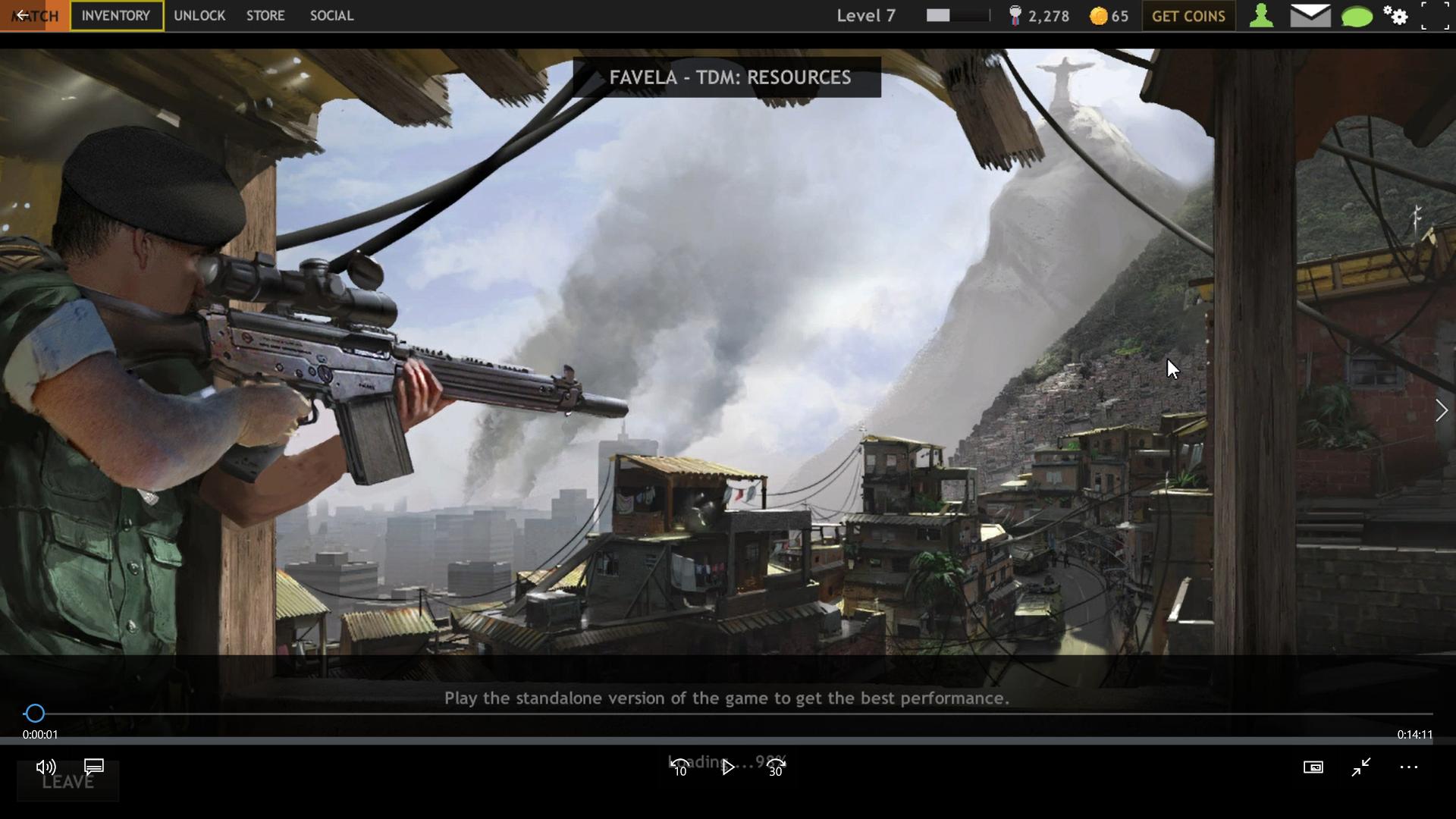Open the green chat bubble
The image size is (1456, 819).
pyautogui.click(x=1357, y=16)
